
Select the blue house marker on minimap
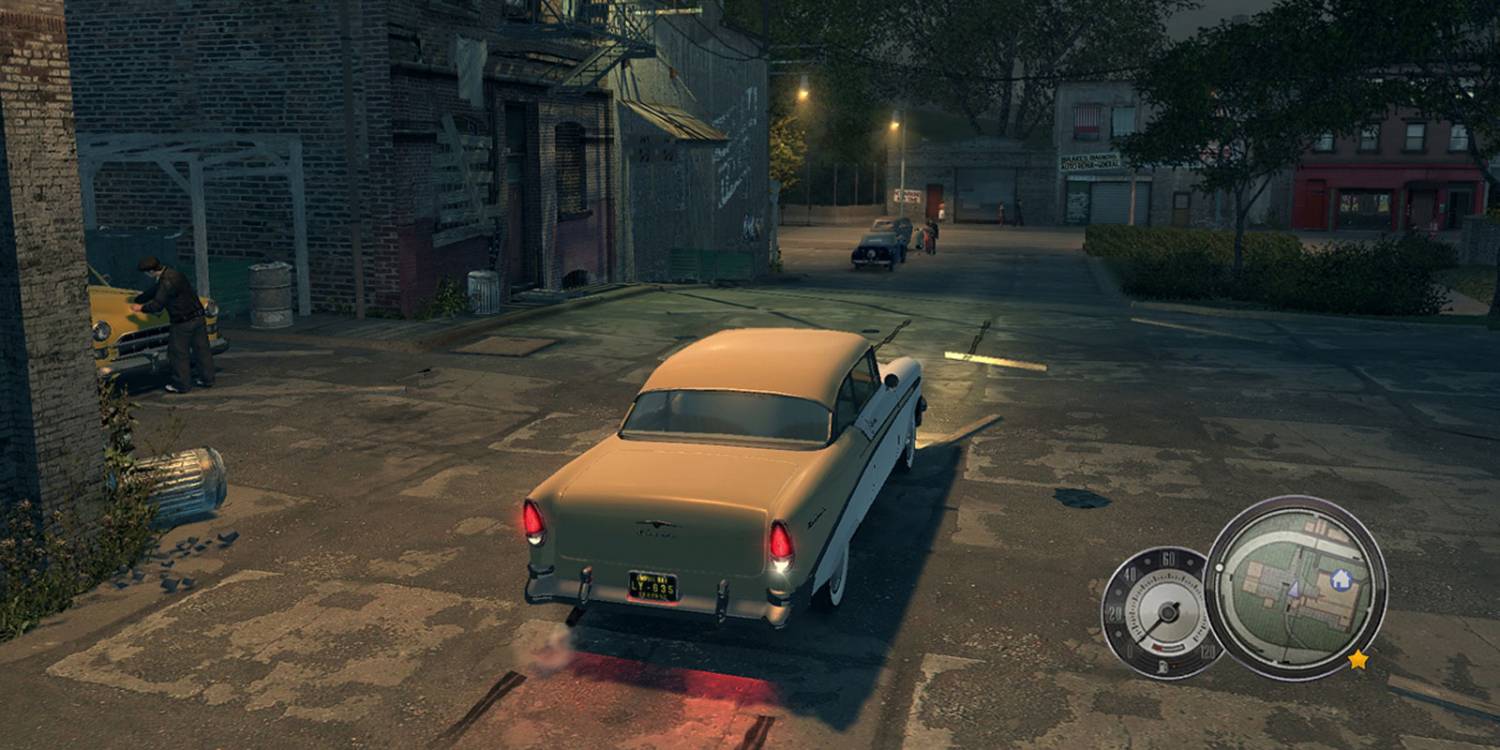(x=1341, y=579)
